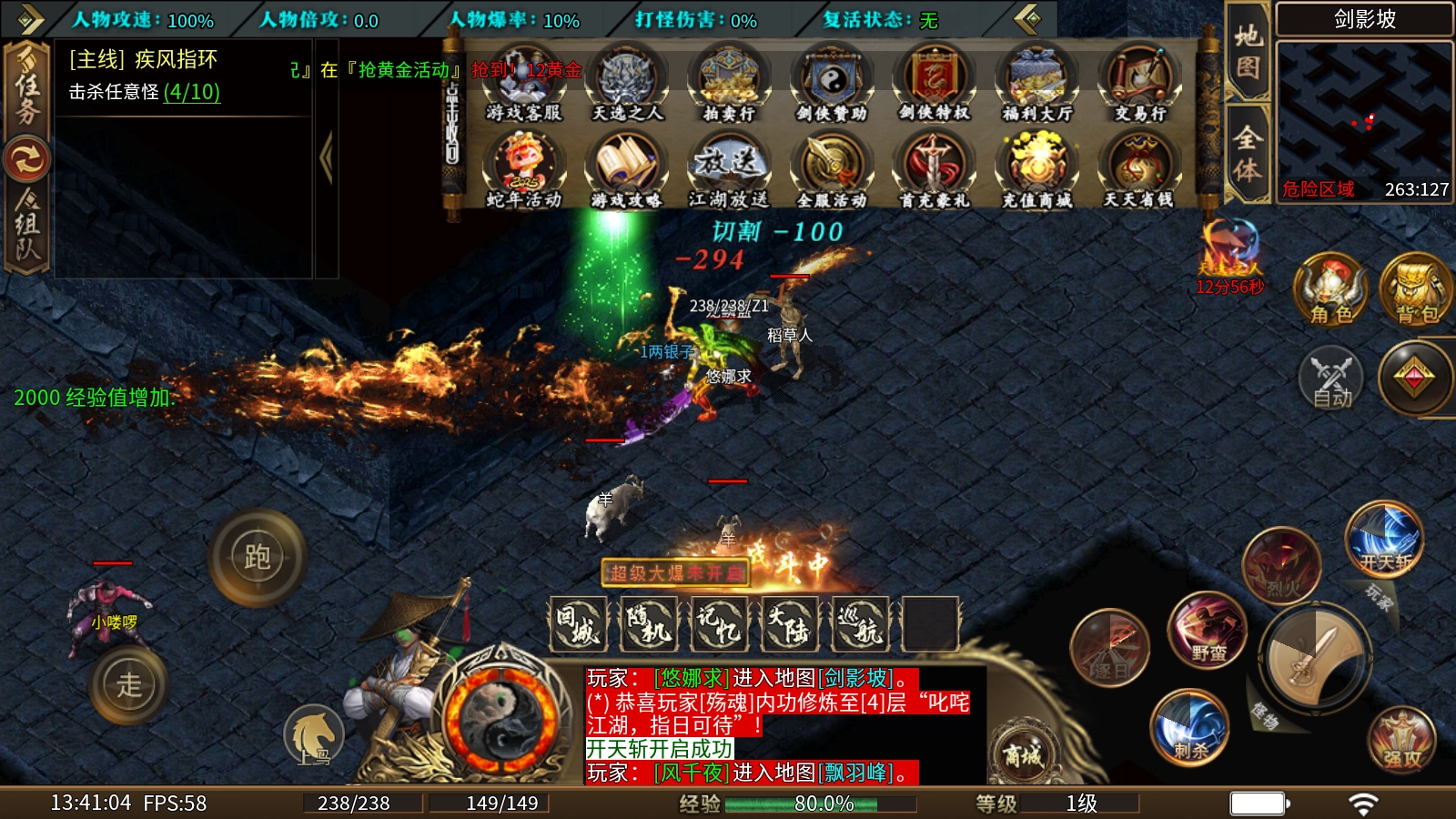The height and width of the screenshot is (819, 1456).
Task: Use the 野蛮 charge skill
Action: [1208, 630]
